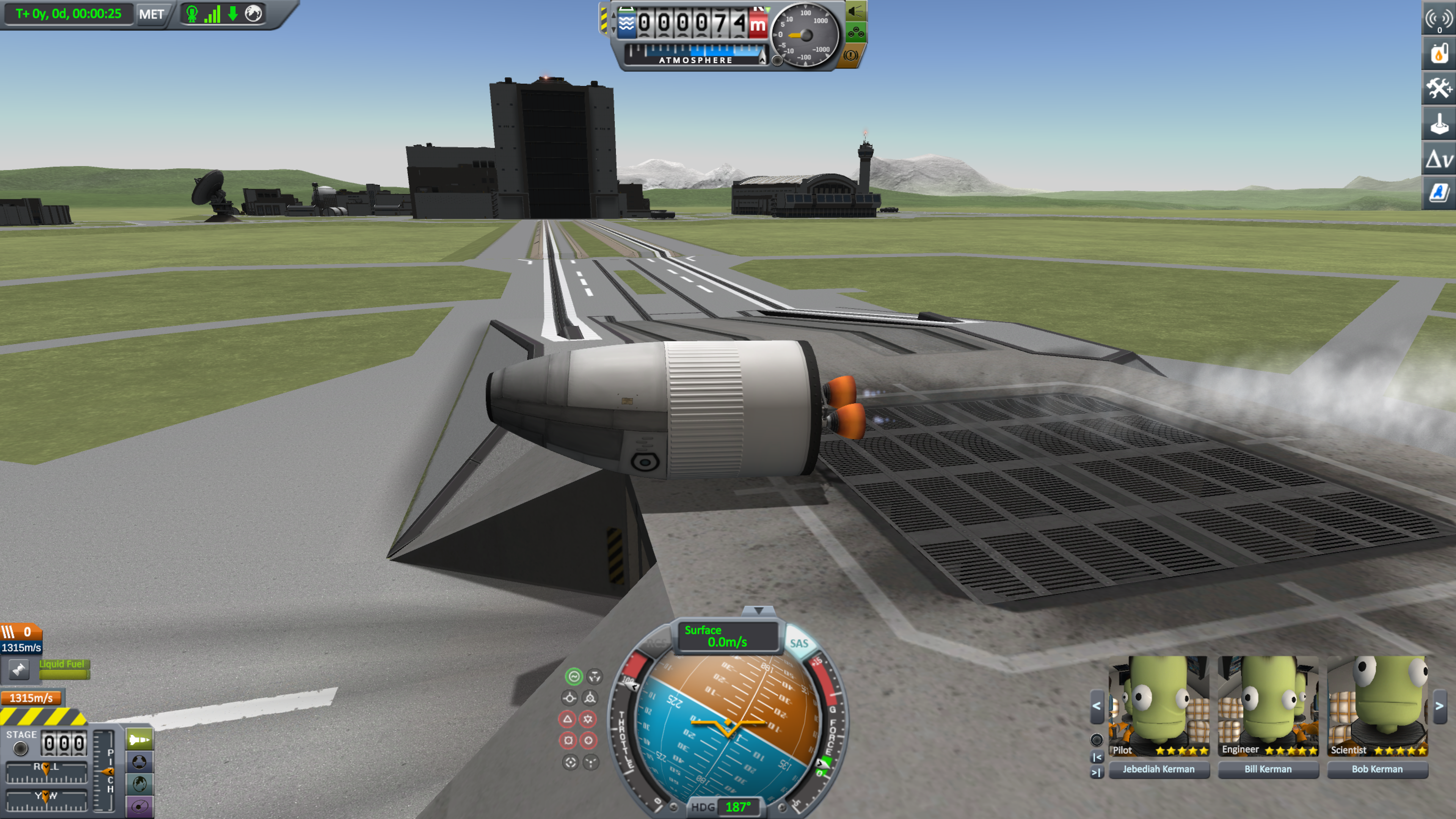The image size is (1456, 819).
Task: Open the resources fuel app
Action: (1439, 54)
